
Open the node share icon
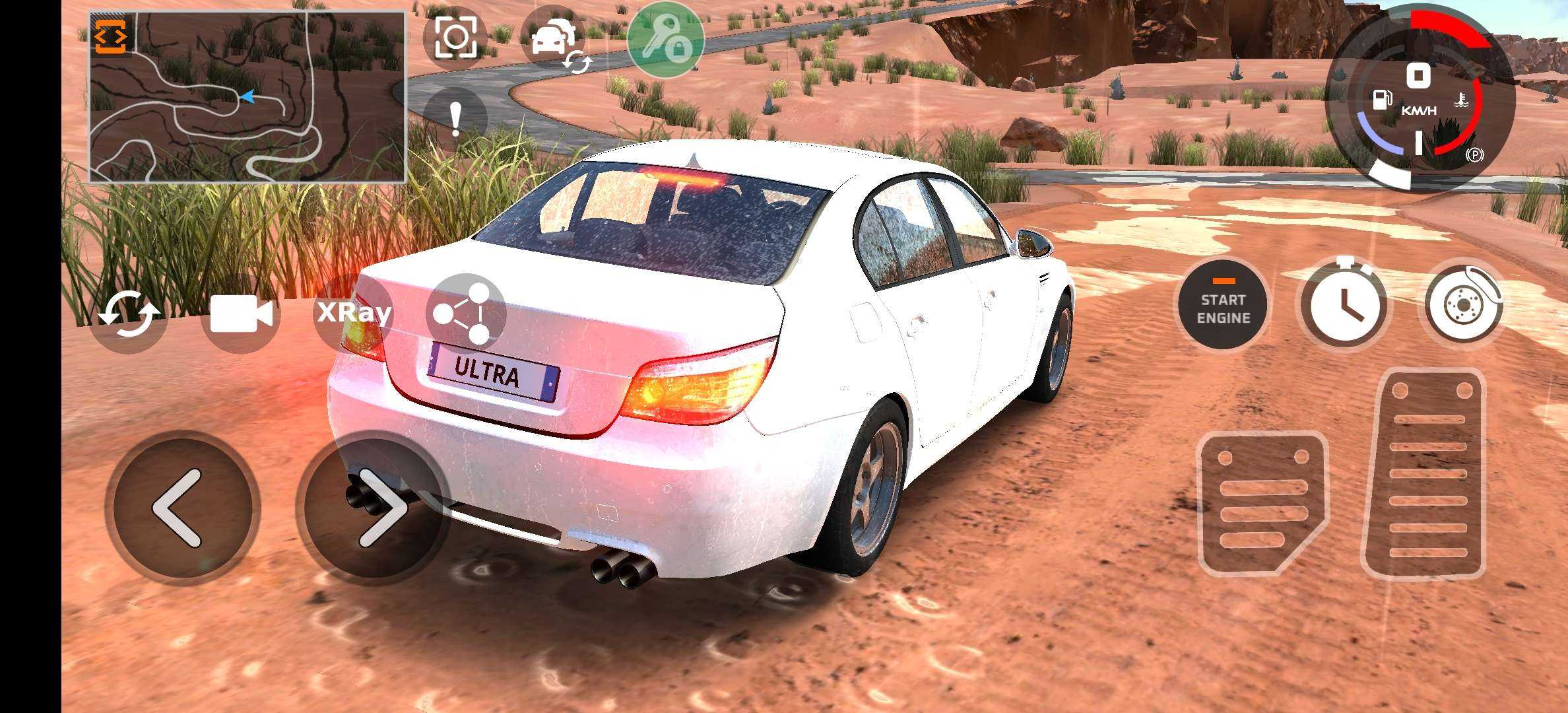pyautogui.click(x=466, y=313)
